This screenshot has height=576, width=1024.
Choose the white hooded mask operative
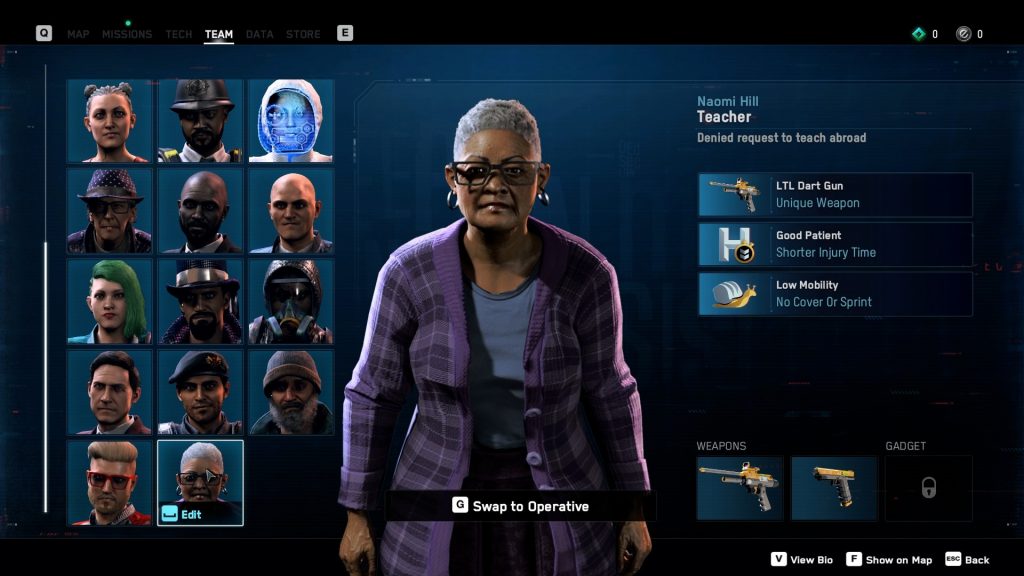(290, 121)
